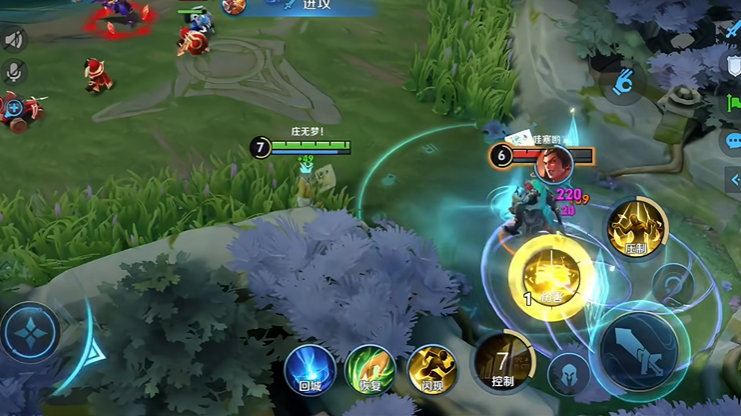Use the 压制 ultimate ability
Viewport: 741px width, 416px height.
[x=635, y=229]
